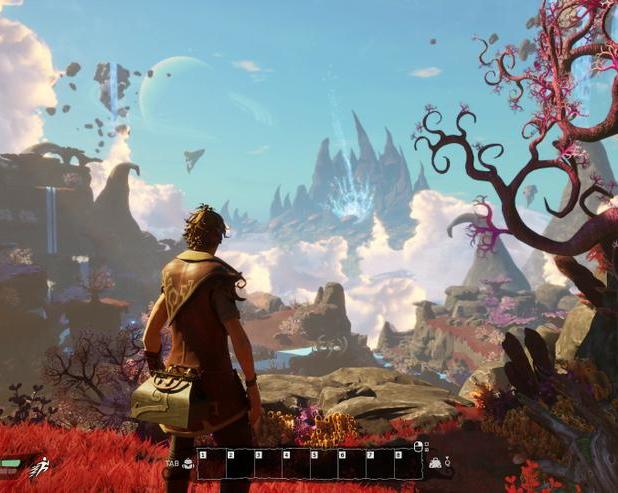Click the icon right of the hotbar
The image size is (618, 493).
pyautogui.click(x=436, y=463)
